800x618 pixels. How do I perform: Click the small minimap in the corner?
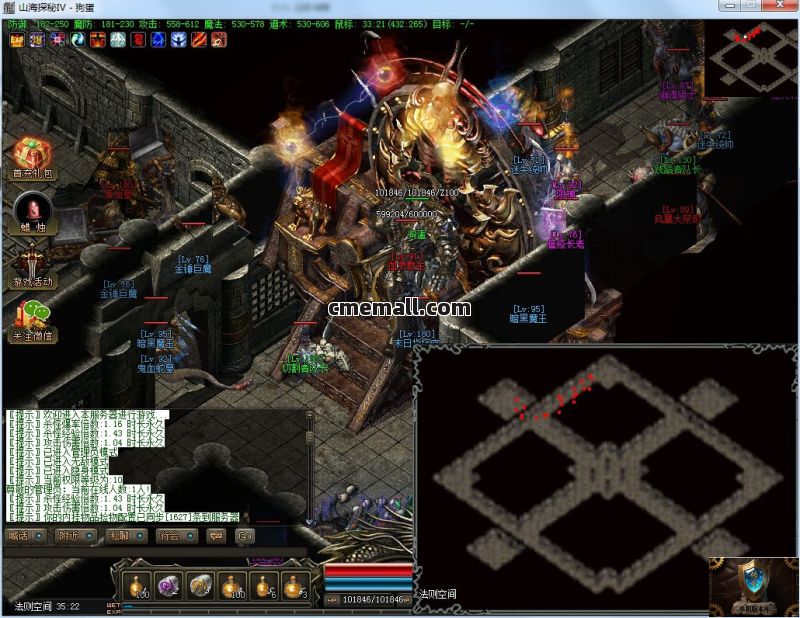click(x=750, y=58)
